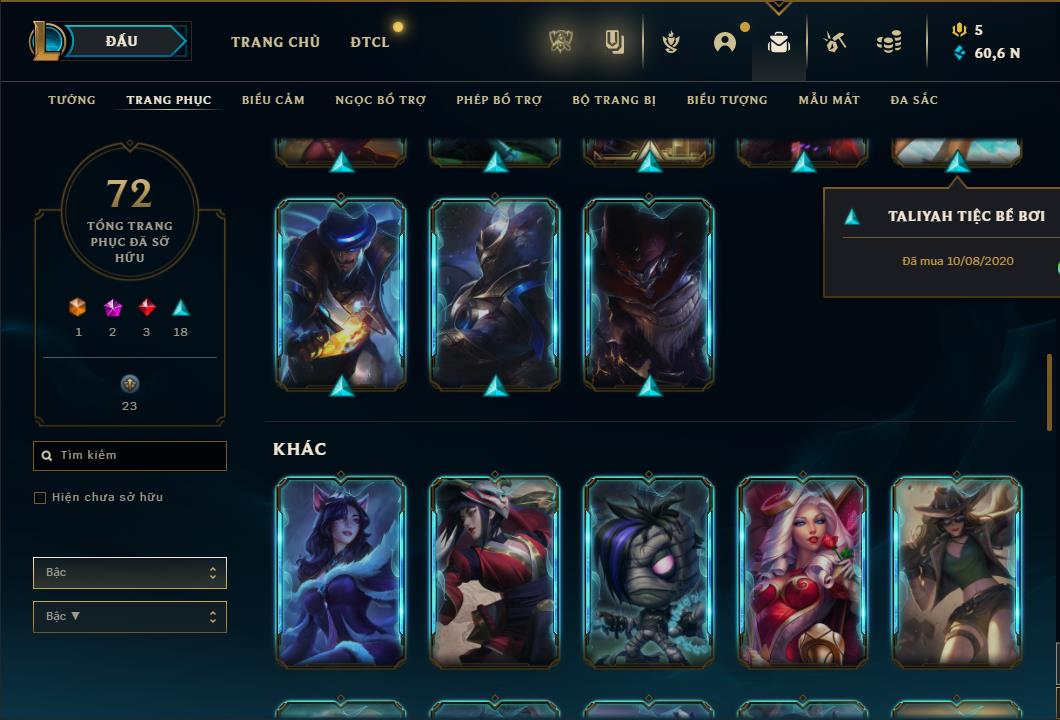The height and width of the screenshot is (720, 1060).
Task: Click the Tìm kiếm search box
Action: coord(130,456)
